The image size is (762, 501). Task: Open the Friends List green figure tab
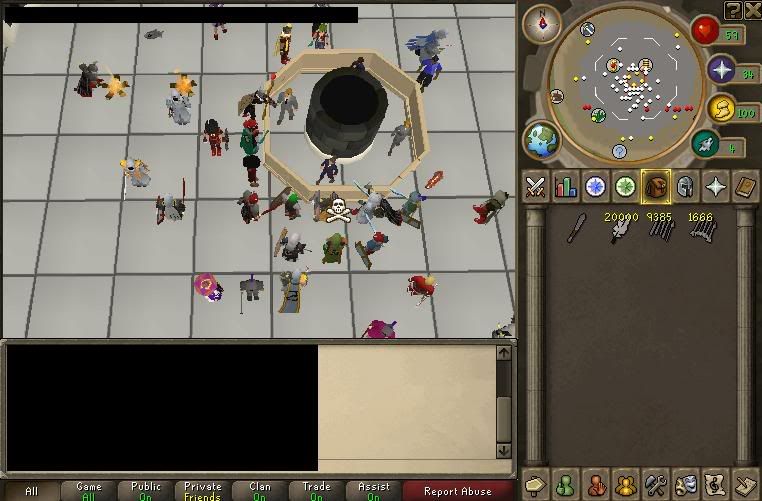pos(566,483)
